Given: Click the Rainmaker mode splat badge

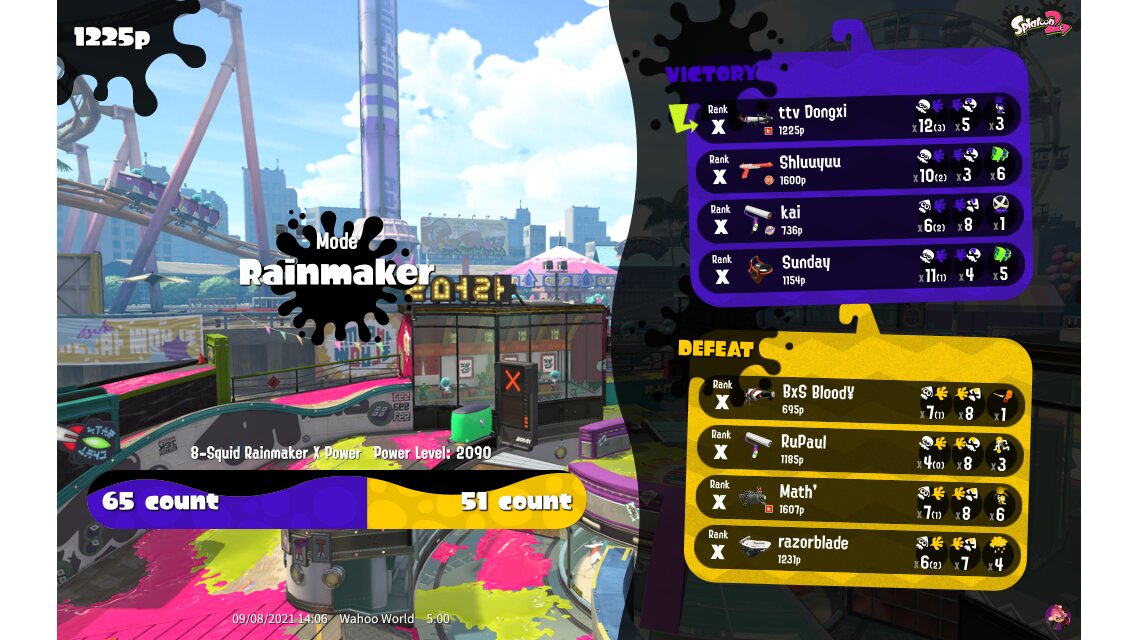Looking at the screenshot, I should tap(336, 273).
